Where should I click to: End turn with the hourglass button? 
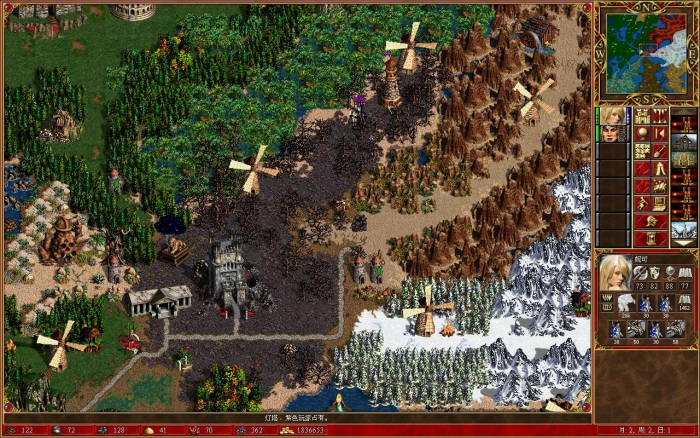pyautogui.click(x=650, y=238)
